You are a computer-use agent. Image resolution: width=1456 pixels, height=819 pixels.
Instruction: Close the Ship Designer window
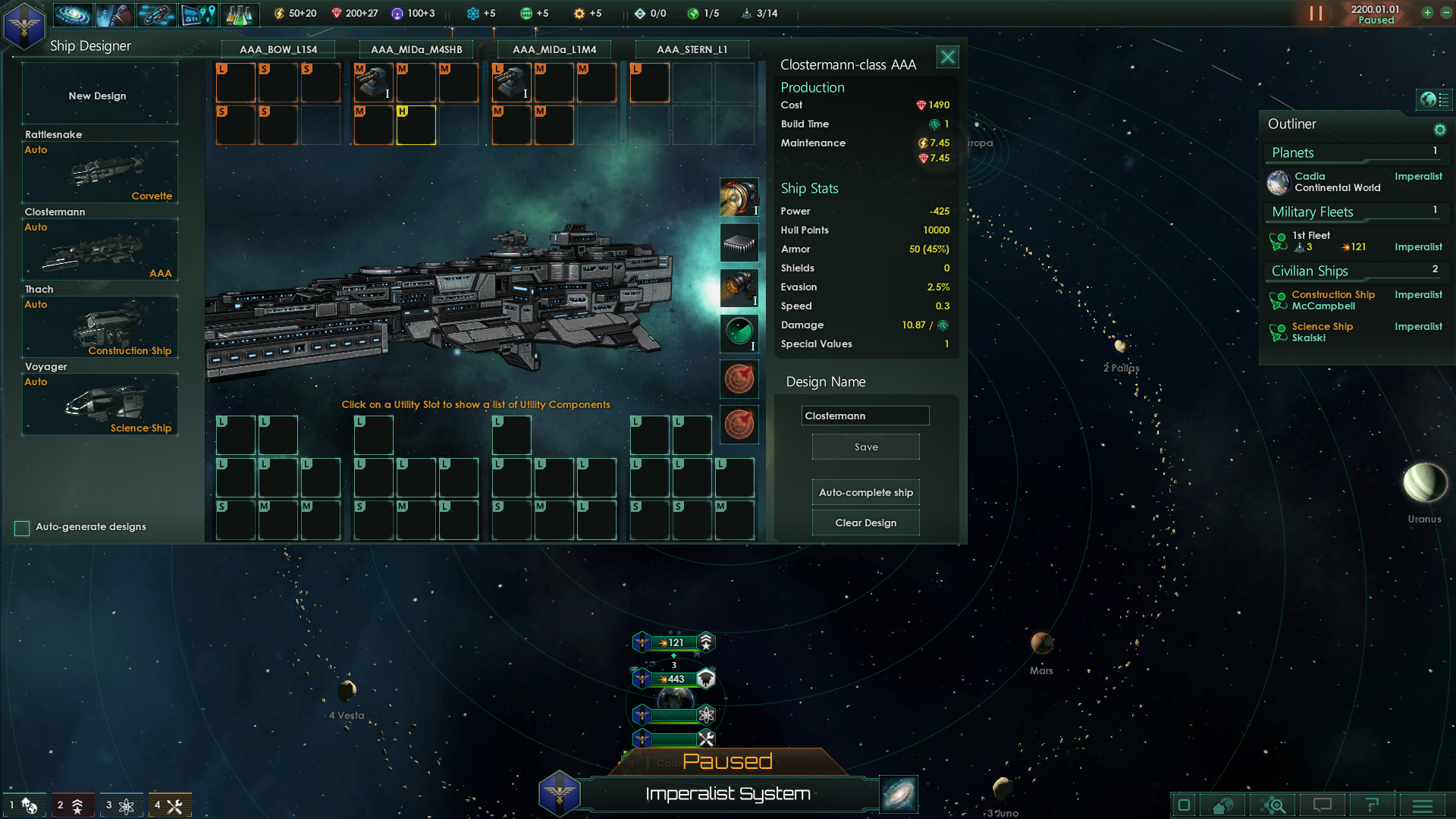point(947,57)
